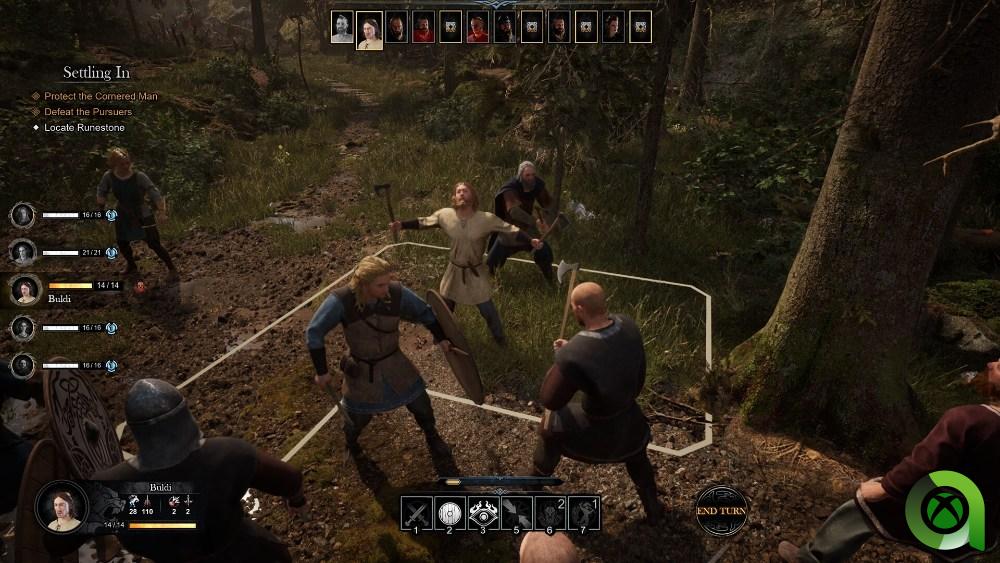Choose the converging arrows ability in slot 5
This screenshot has width=1000, height=563.
517,512
